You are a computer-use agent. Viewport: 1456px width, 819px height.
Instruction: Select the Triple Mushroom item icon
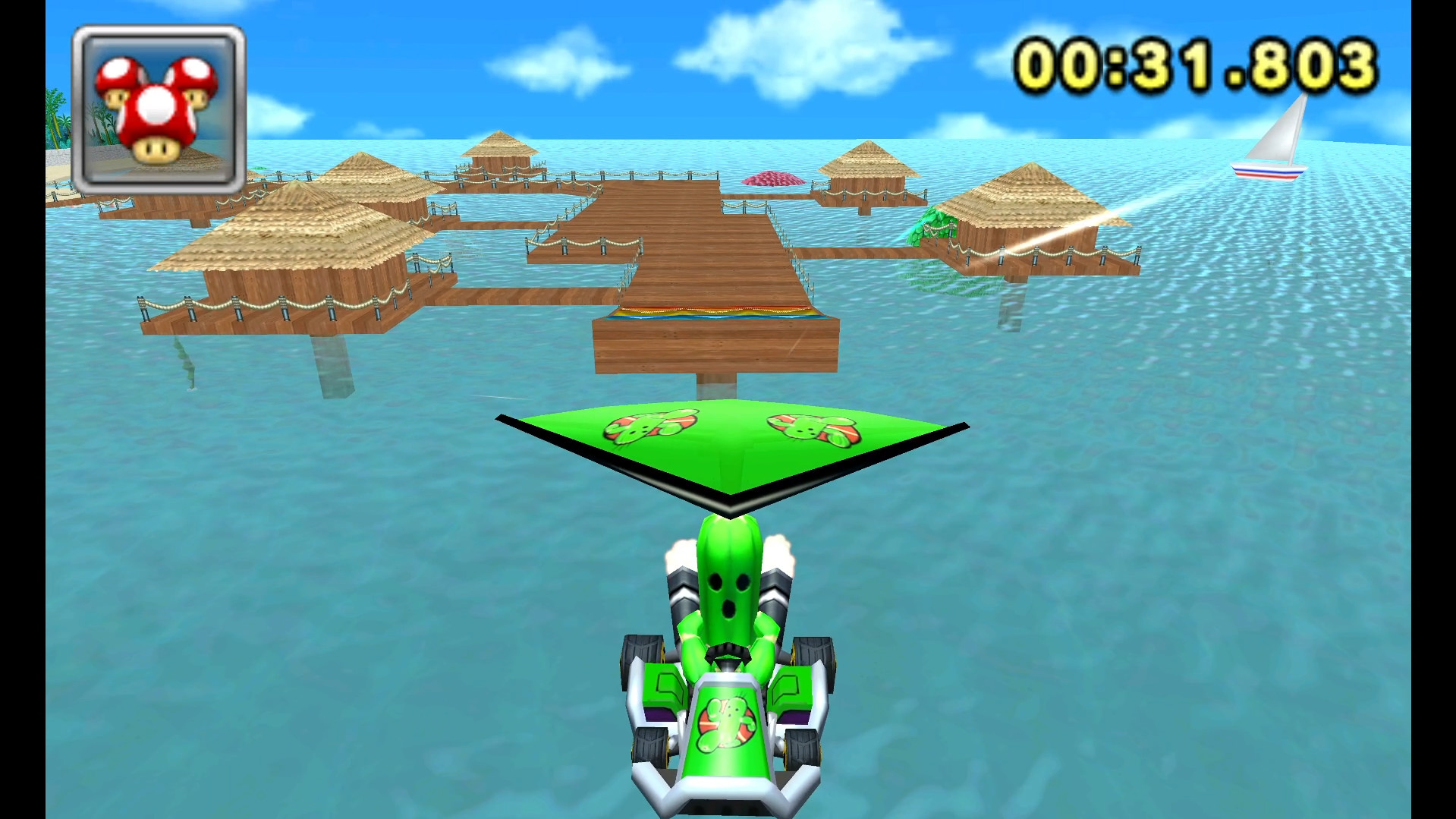[157, 110]
